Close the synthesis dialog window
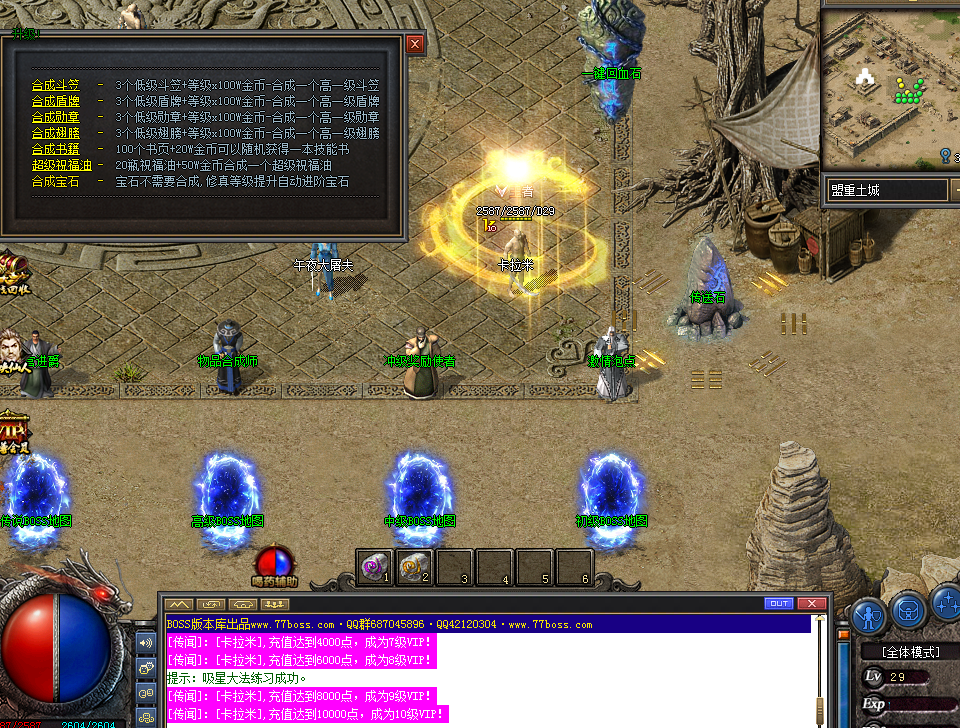The width and height of the screenshot is (960, 728). pos(415,44)
